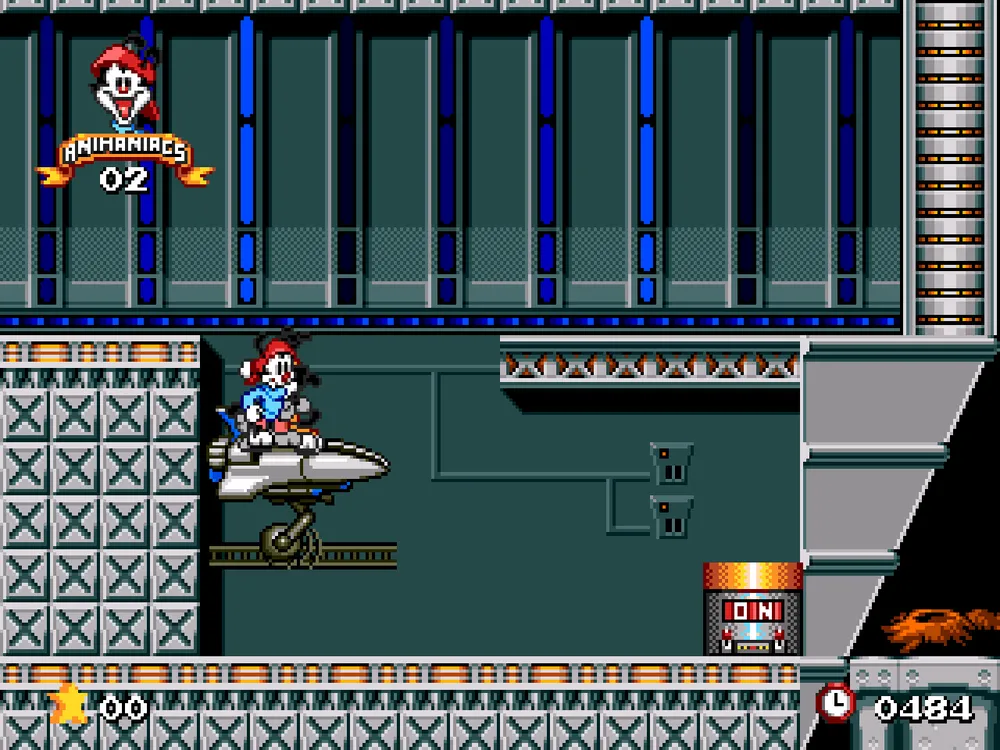Click the Wakko character portrait
The height and width of the screenshot is (750, 1000).
click(123, 87)
